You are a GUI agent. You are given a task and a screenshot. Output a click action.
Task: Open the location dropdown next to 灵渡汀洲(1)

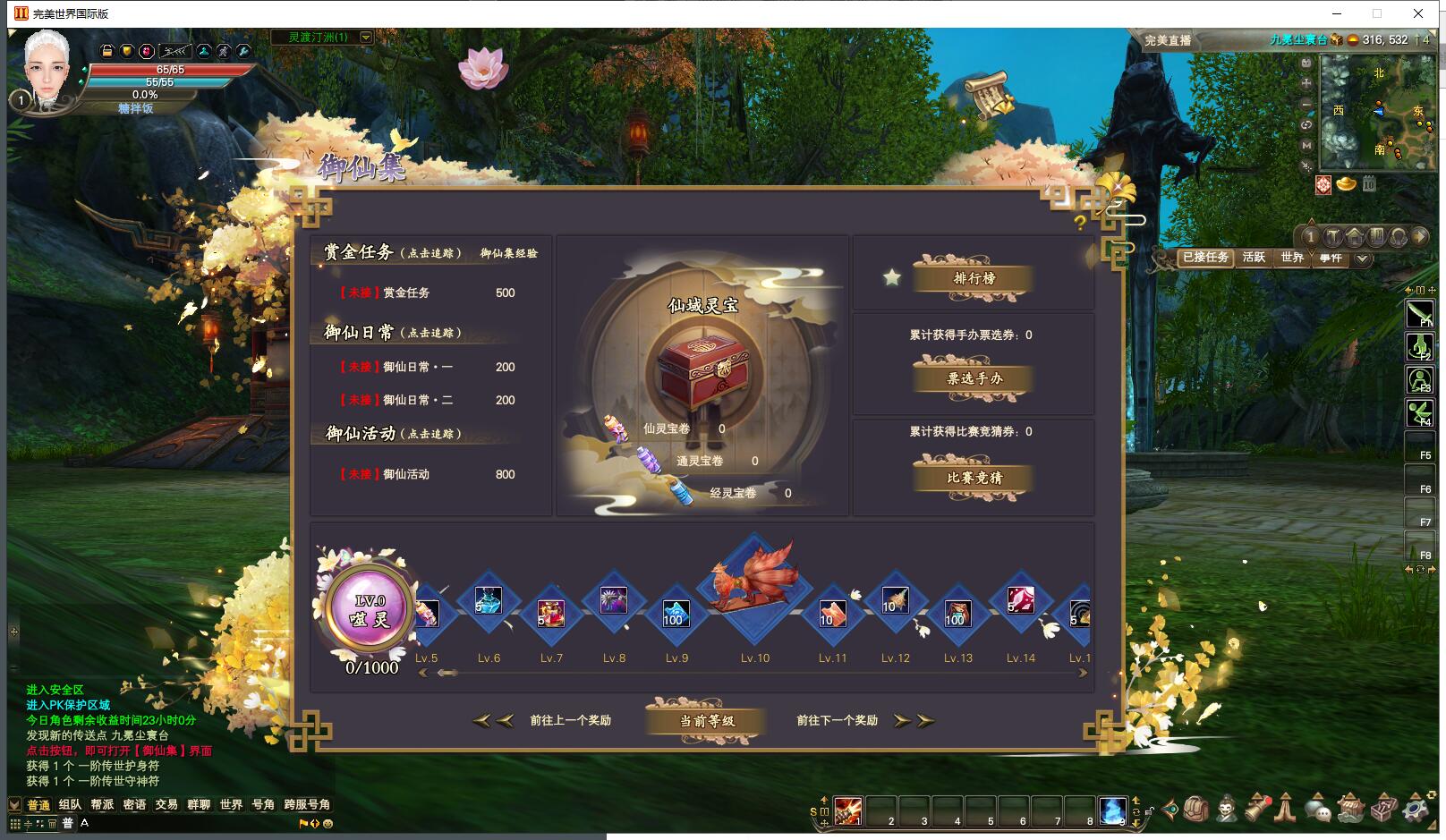click(x=367, y=38)
